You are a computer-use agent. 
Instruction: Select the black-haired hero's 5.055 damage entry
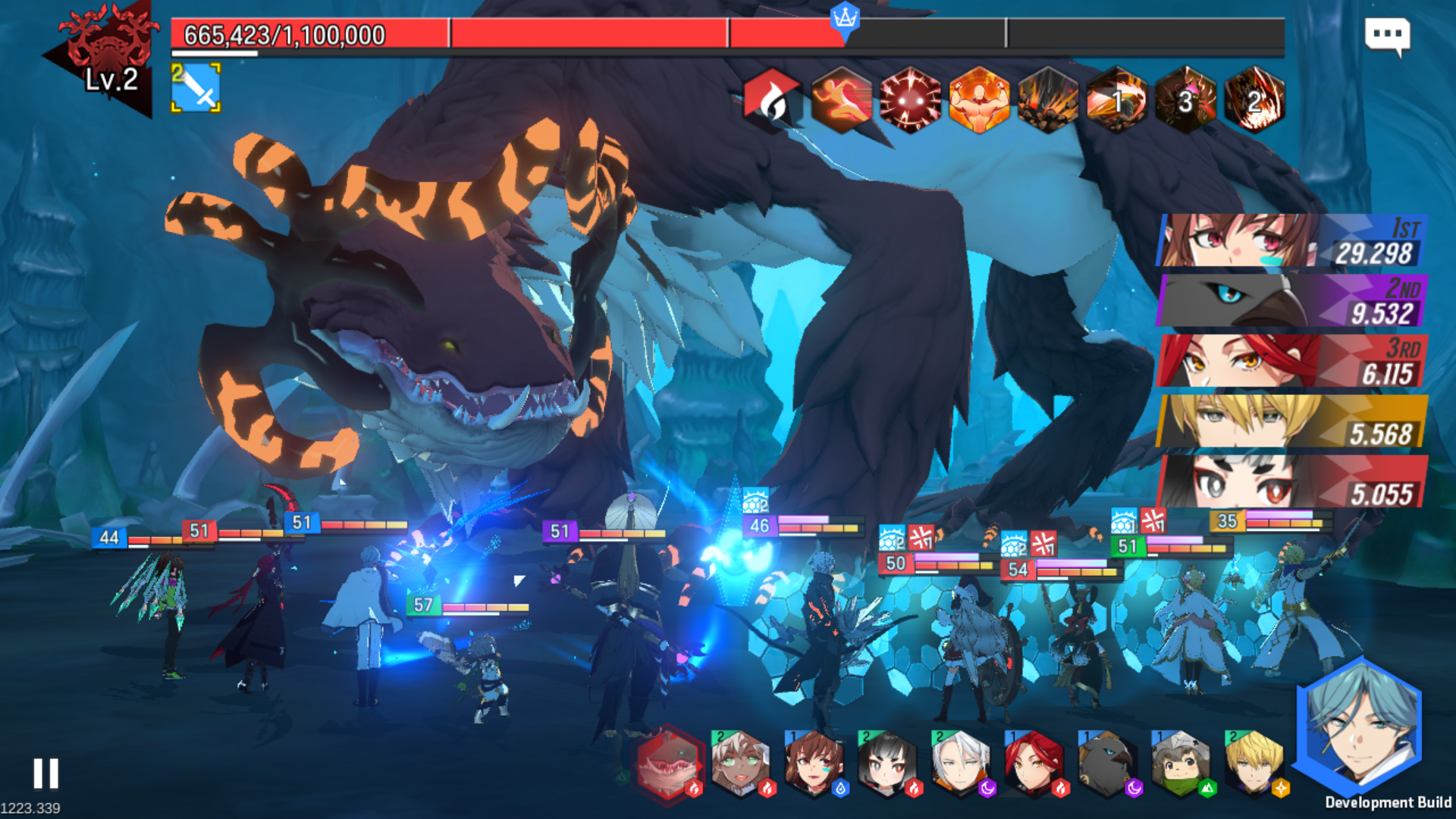(1292, 482)
